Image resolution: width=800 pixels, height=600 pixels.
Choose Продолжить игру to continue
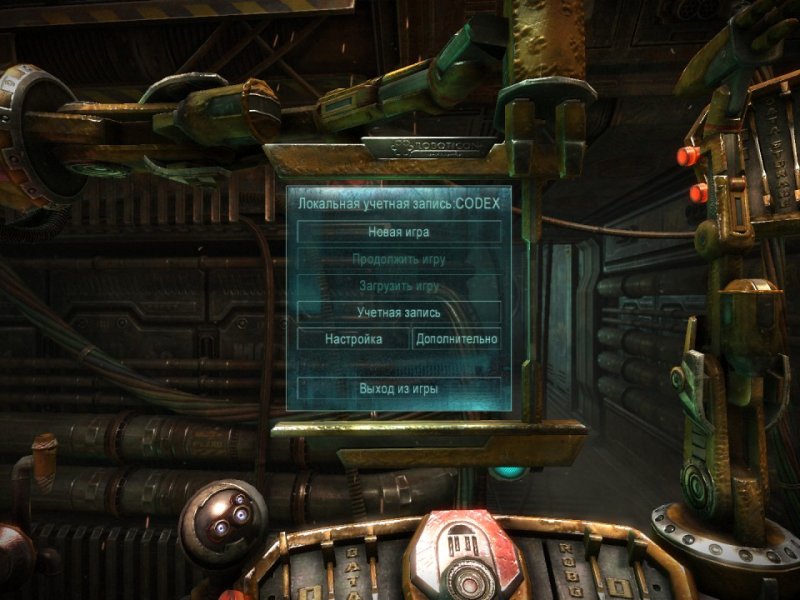coord(399,259)
